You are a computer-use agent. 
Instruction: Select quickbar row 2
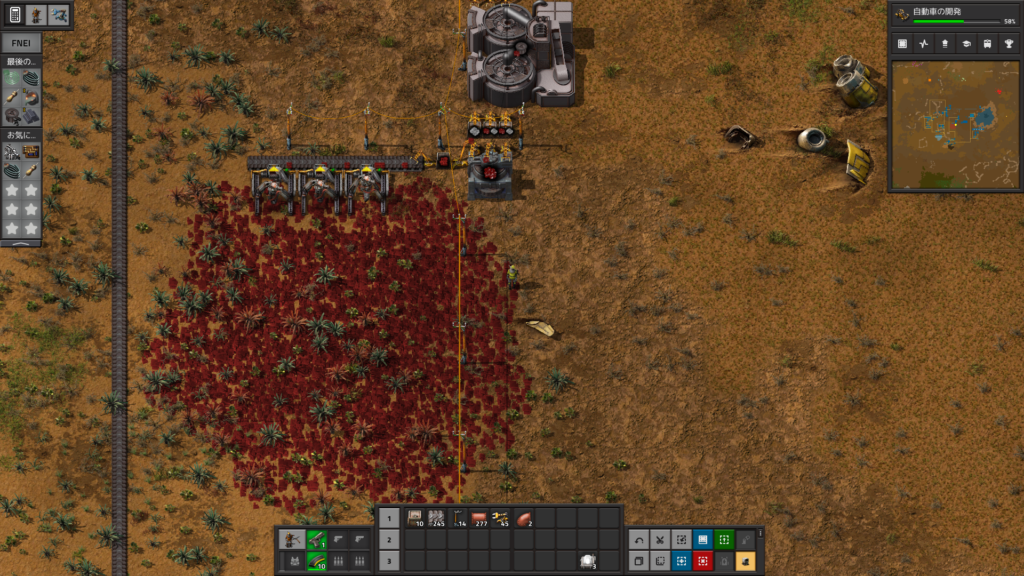(x=390, y=540)
